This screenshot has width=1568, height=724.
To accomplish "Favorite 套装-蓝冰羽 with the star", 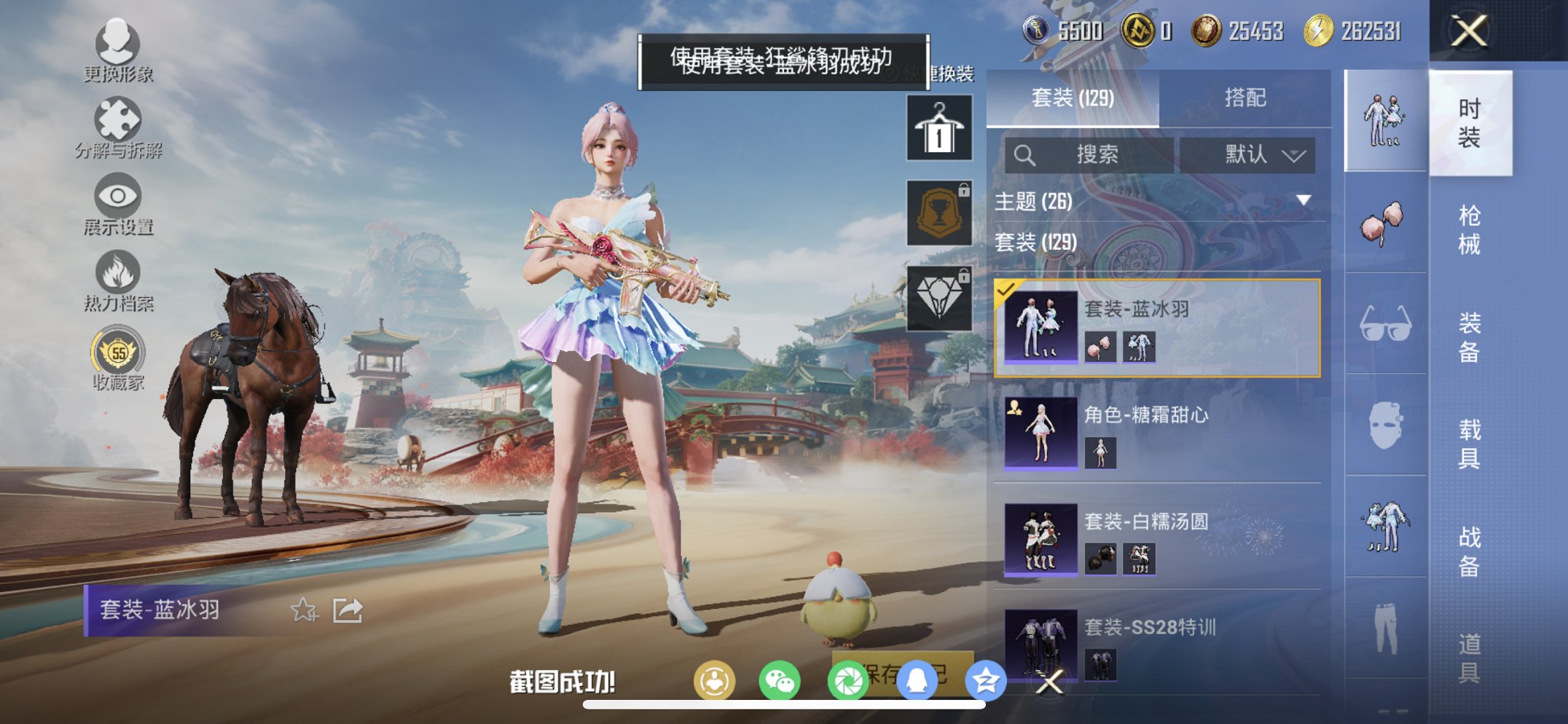I will click(305, 611).
